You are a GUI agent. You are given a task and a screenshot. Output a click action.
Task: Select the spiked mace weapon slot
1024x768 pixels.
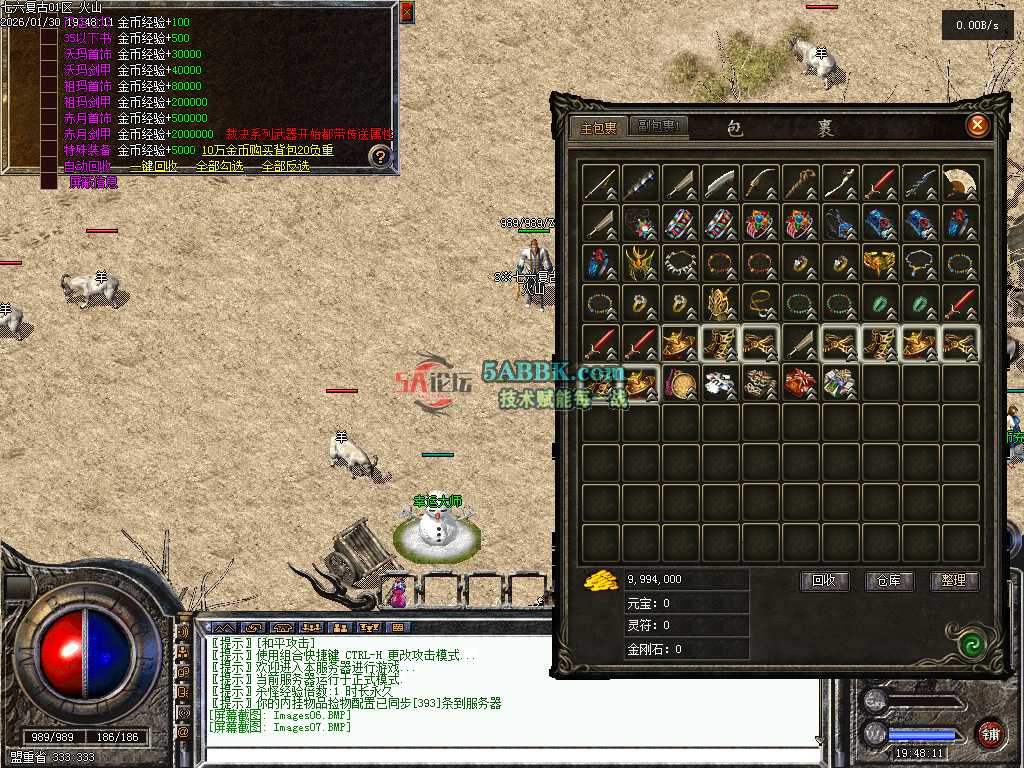pyautogui.click(x=641, y=183)
